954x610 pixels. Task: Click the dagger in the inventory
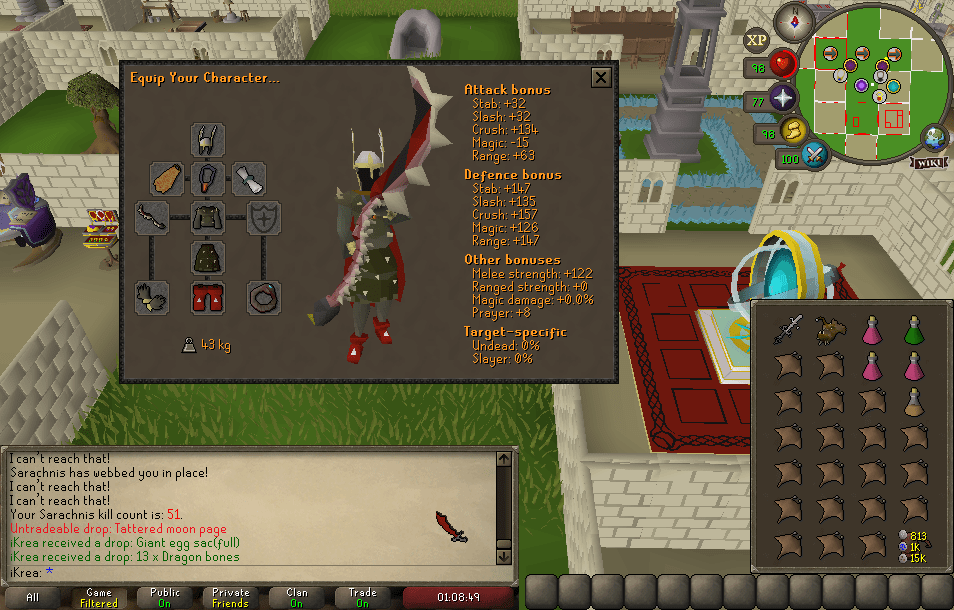point(788,330)
